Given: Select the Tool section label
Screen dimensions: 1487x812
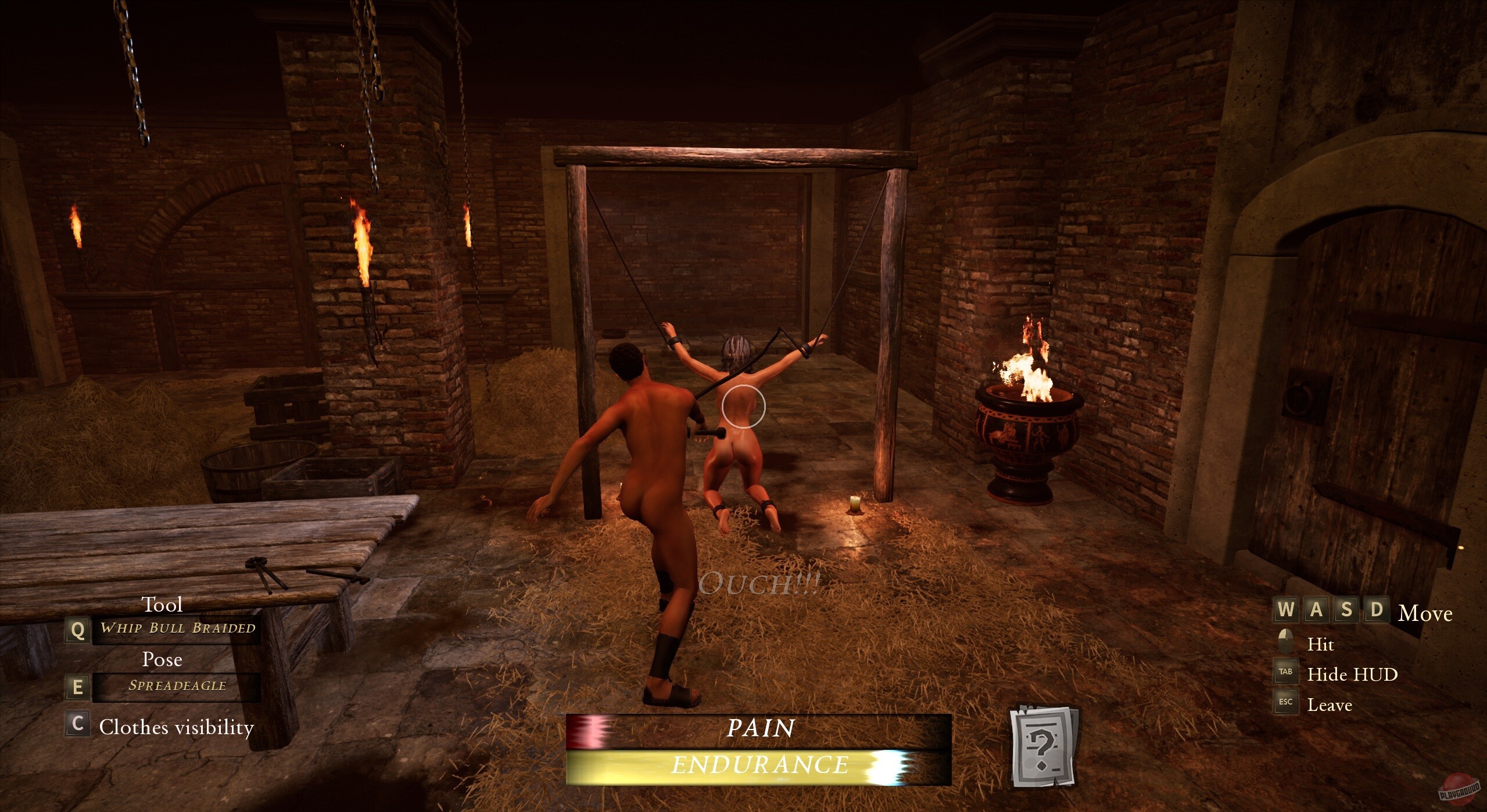Looking at the screenshot, I should click(x=163, y=605).
